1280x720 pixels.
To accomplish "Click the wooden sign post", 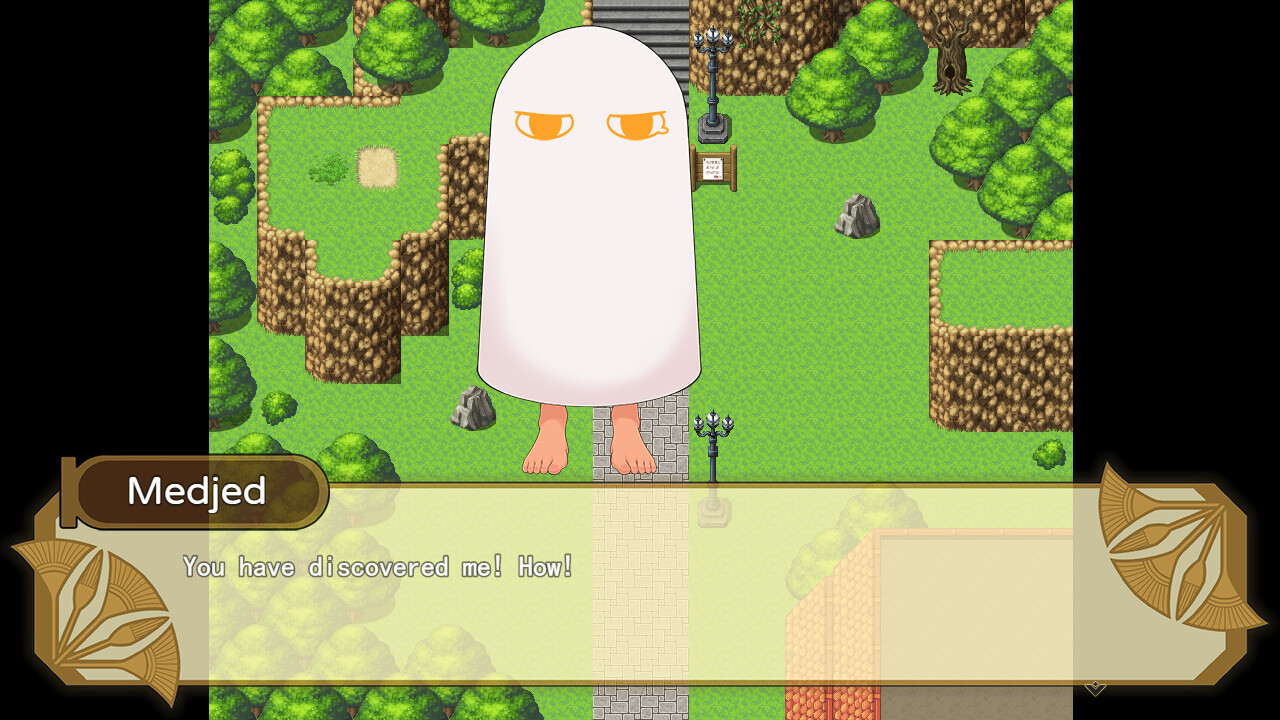I will (x=715, y=168).
